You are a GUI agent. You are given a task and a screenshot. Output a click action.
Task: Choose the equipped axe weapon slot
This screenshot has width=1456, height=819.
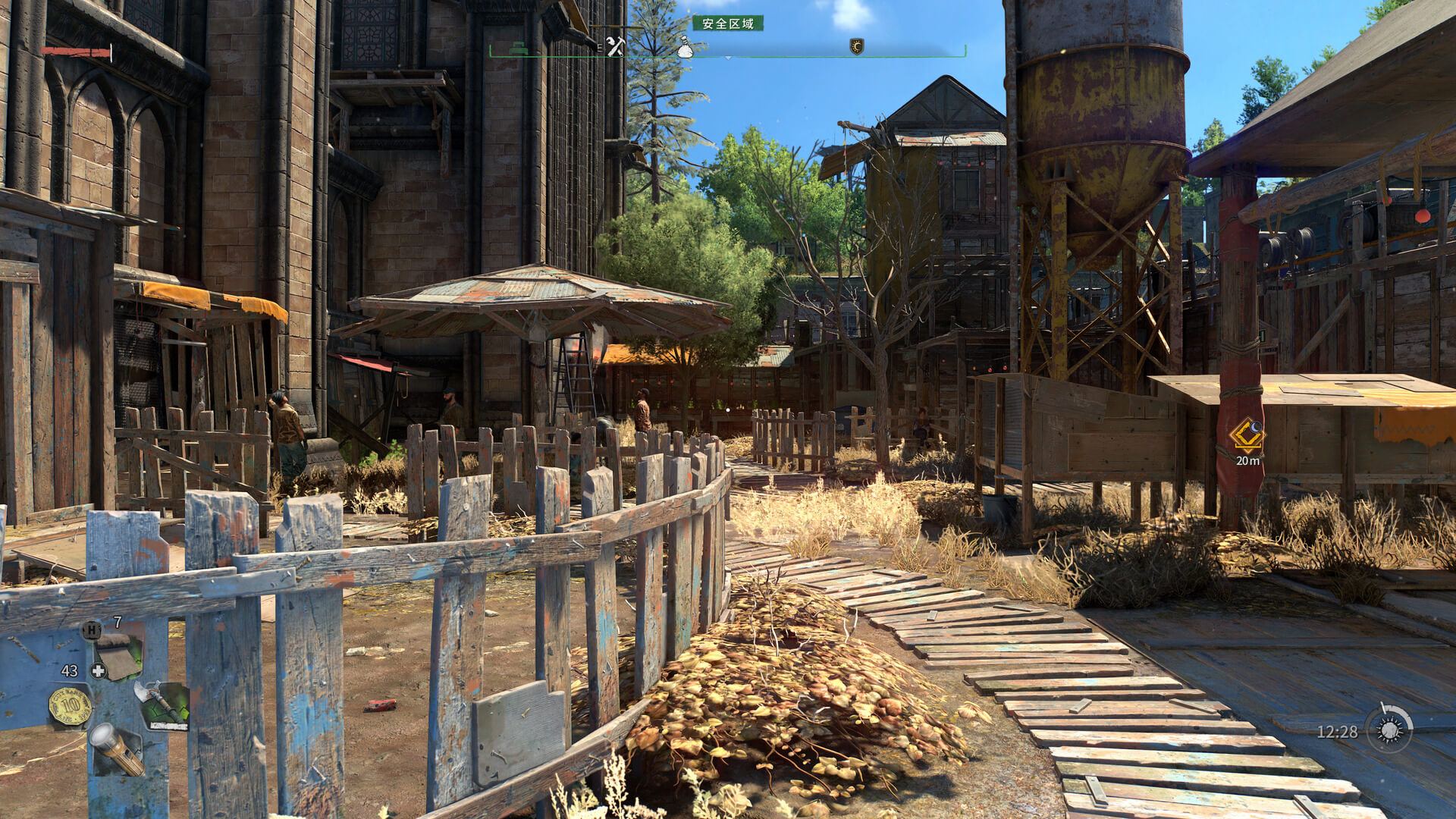coord(161,704)
